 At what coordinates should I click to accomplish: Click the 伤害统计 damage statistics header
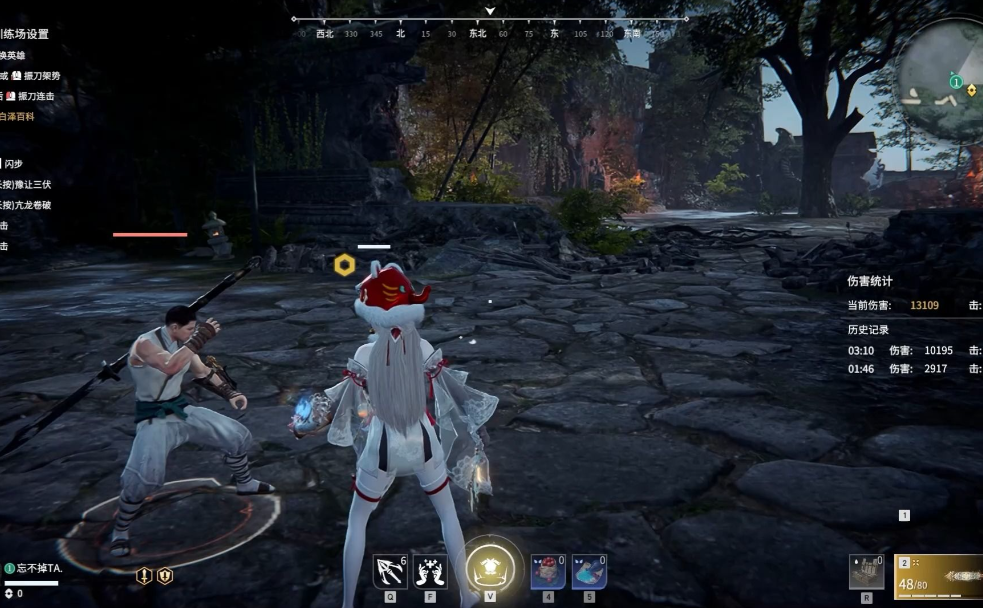[x=870, y=281]
